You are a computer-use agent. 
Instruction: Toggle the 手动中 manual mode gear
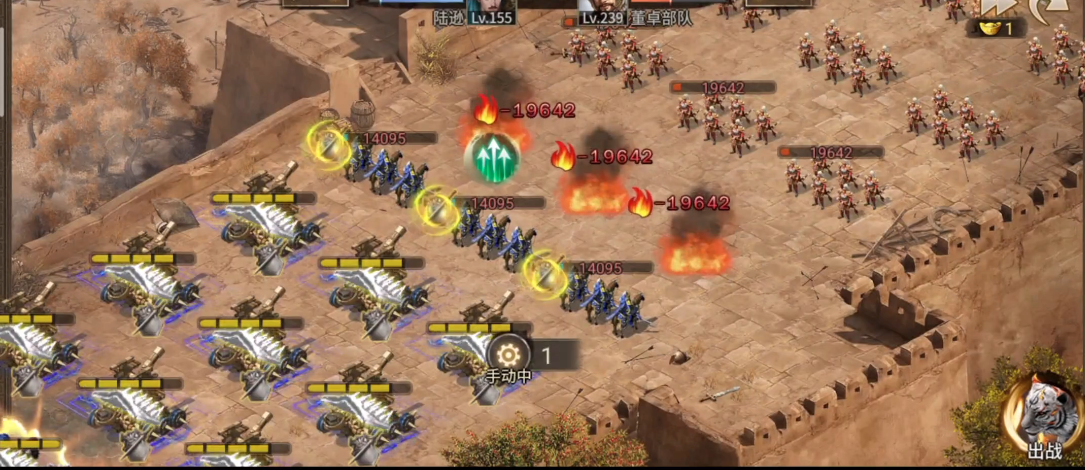click(x=508, y=354)
